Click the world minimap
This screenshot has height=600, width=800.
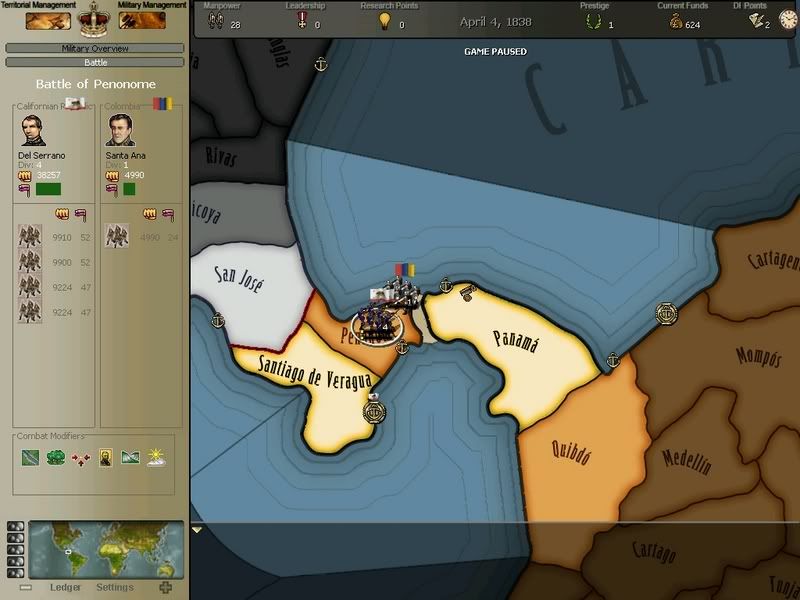click(106, 550)
